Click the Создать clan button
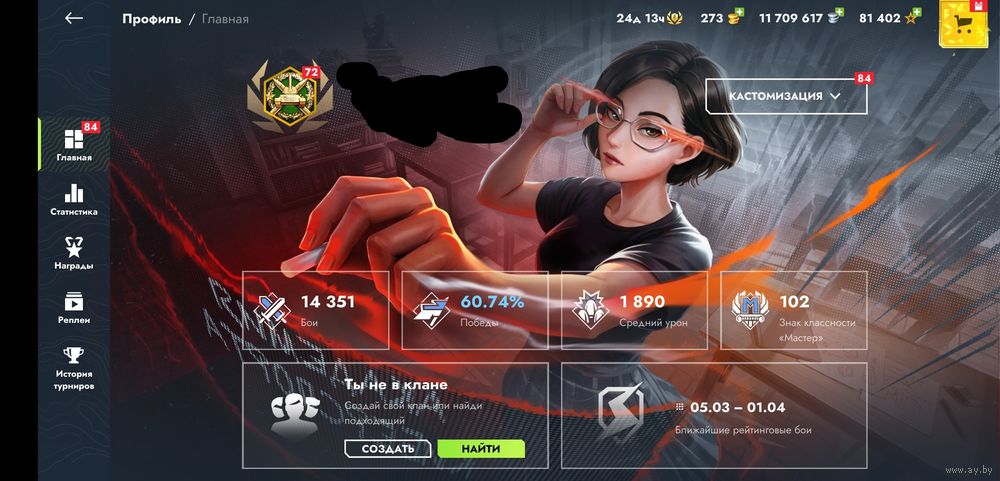This screenshot has width=1000, height=481. 387,449
